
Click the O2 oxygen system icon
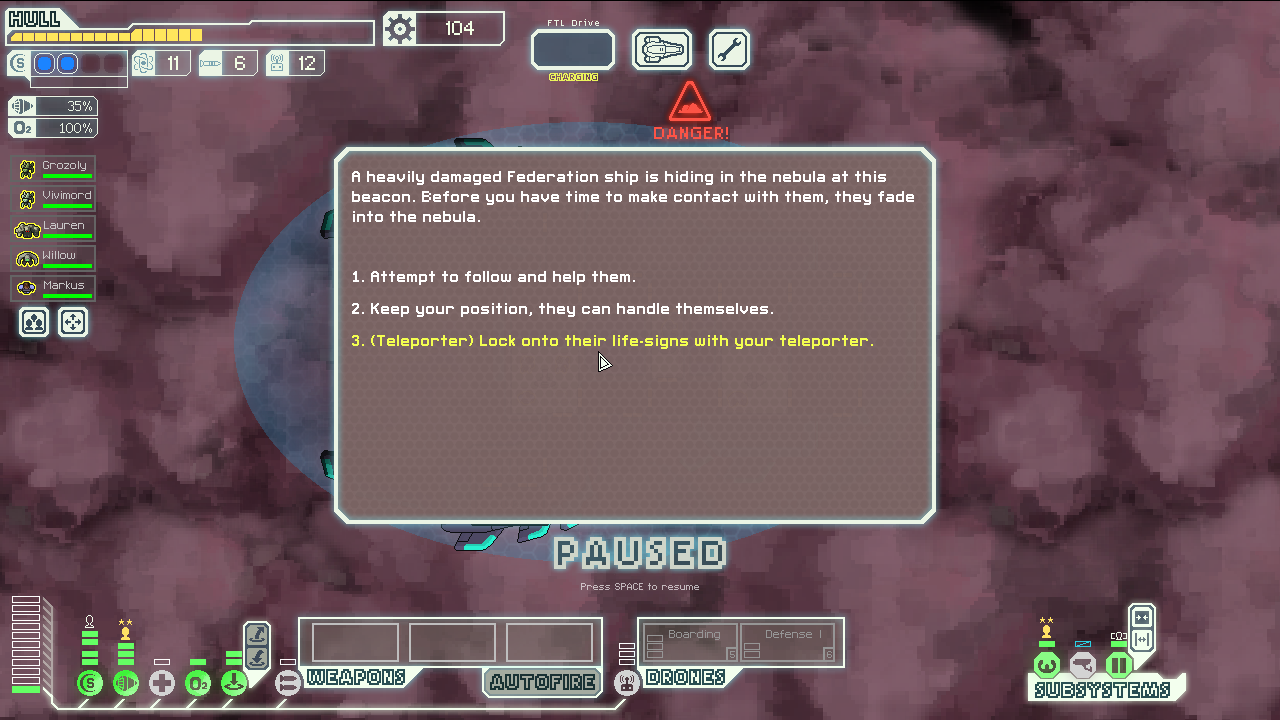pyautogui.click(x=198, y=684)
